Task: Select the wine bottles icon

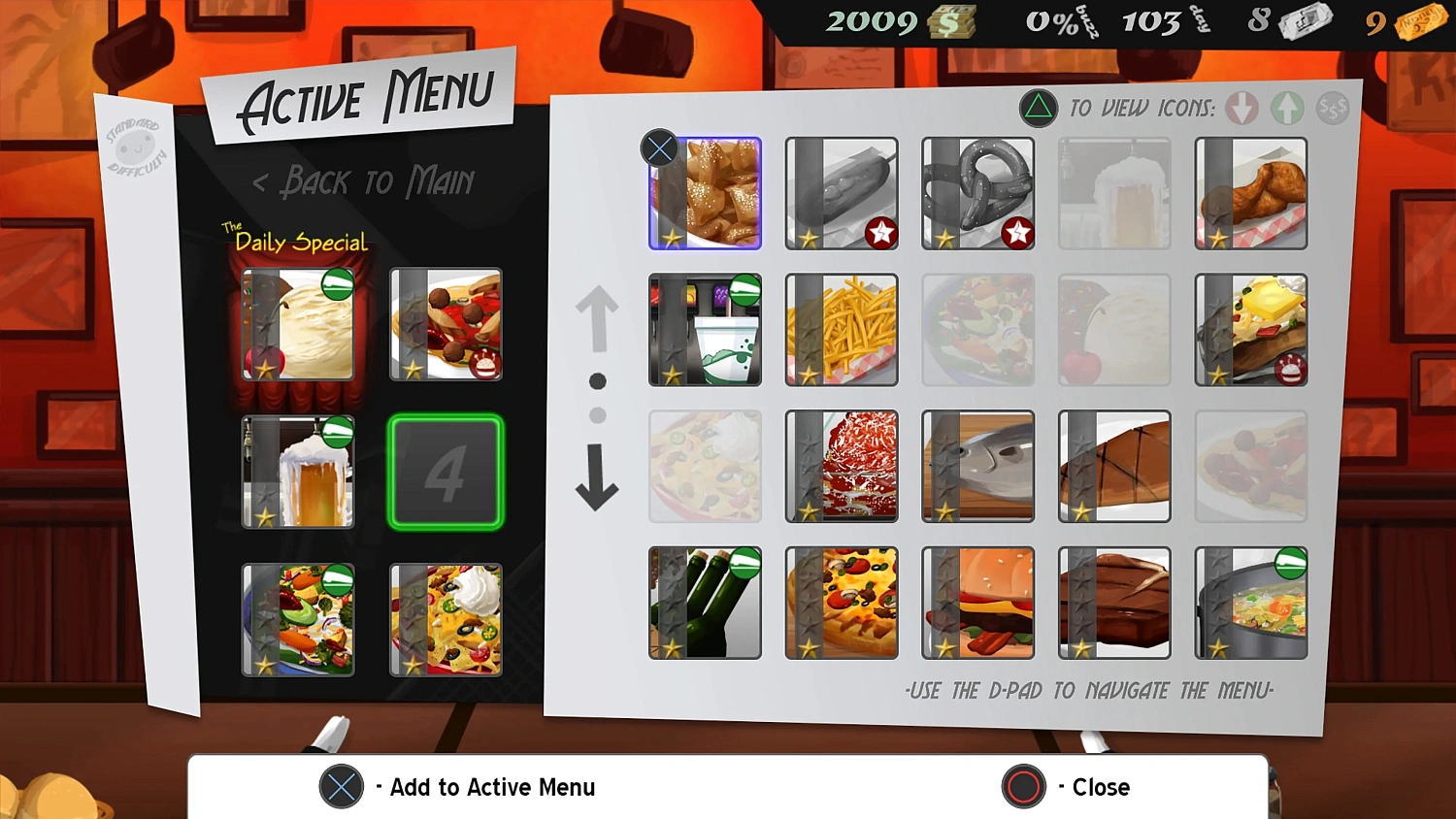Action: point(705,602)
